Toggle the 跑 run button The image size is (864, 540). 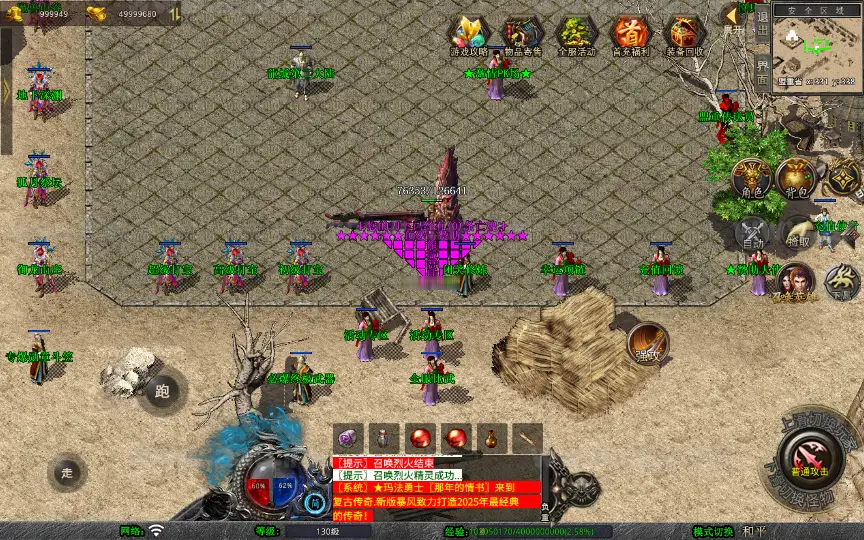point(164,391)
